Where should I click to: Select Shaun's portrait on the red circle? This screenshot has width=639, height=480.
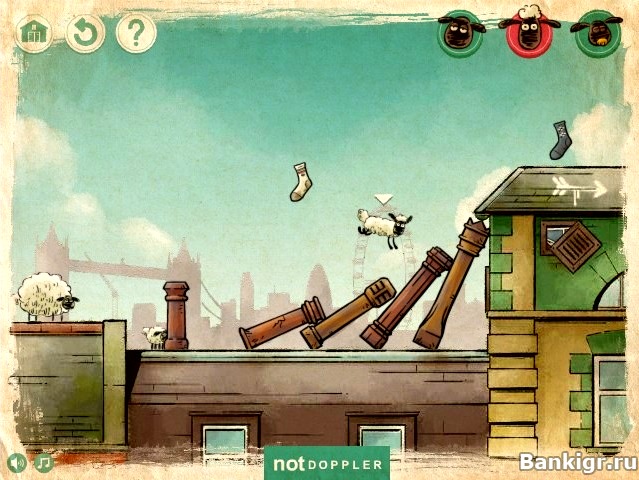[x=529, y=31]
